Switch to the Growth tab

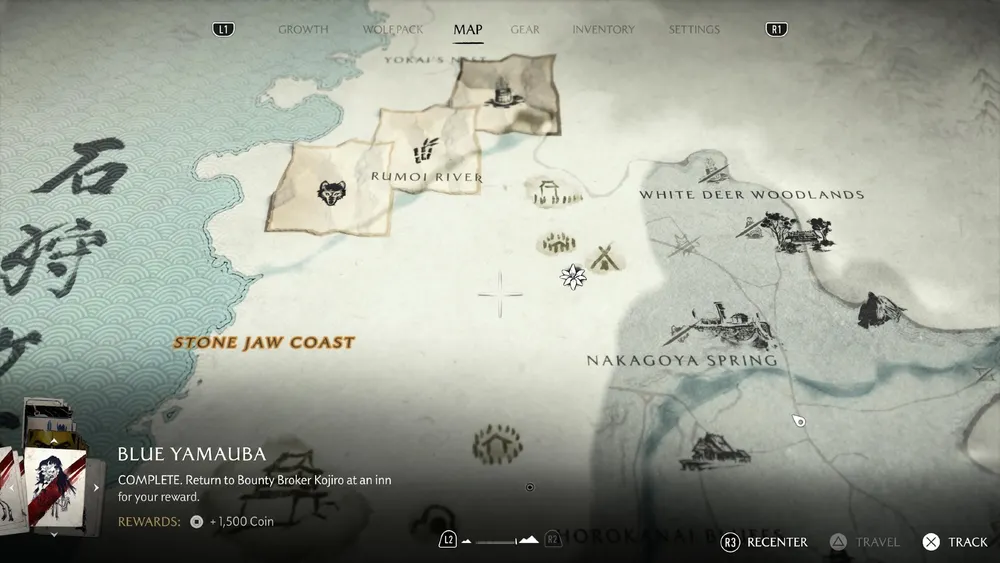click(303, 29)
